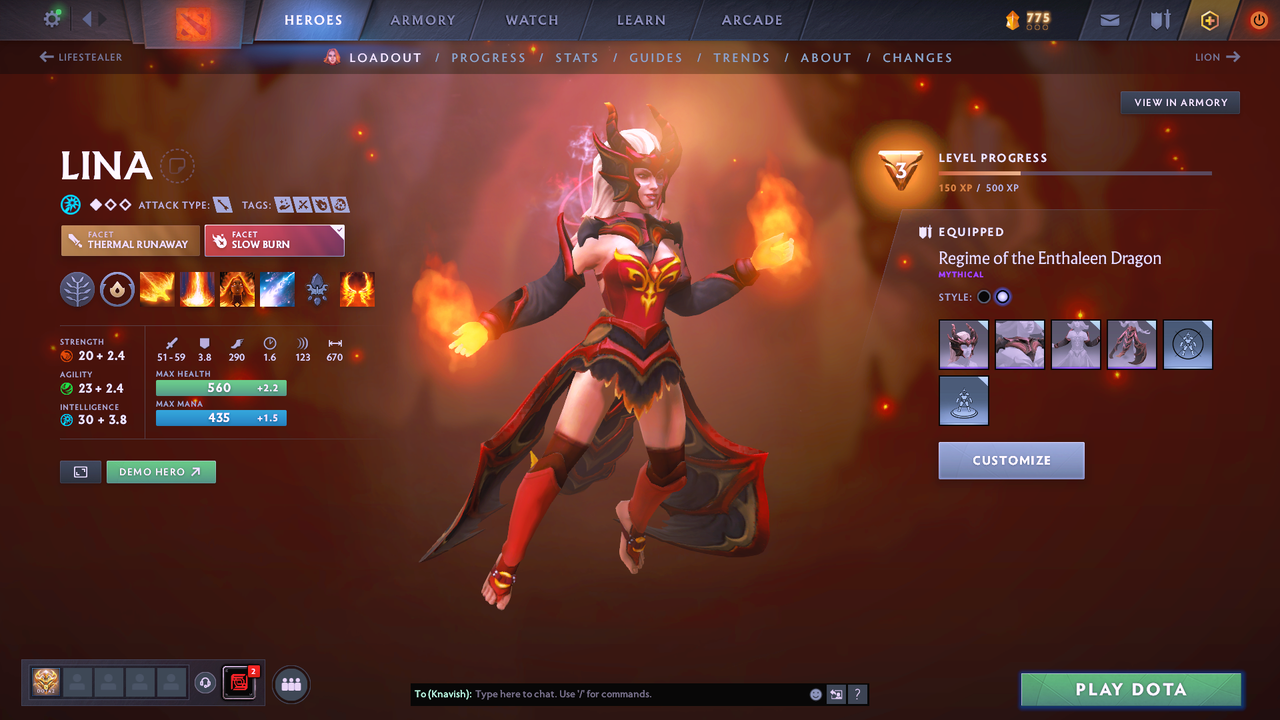Choose the second style radio button
1280x720 pixels.
[x=1003, y=296]
